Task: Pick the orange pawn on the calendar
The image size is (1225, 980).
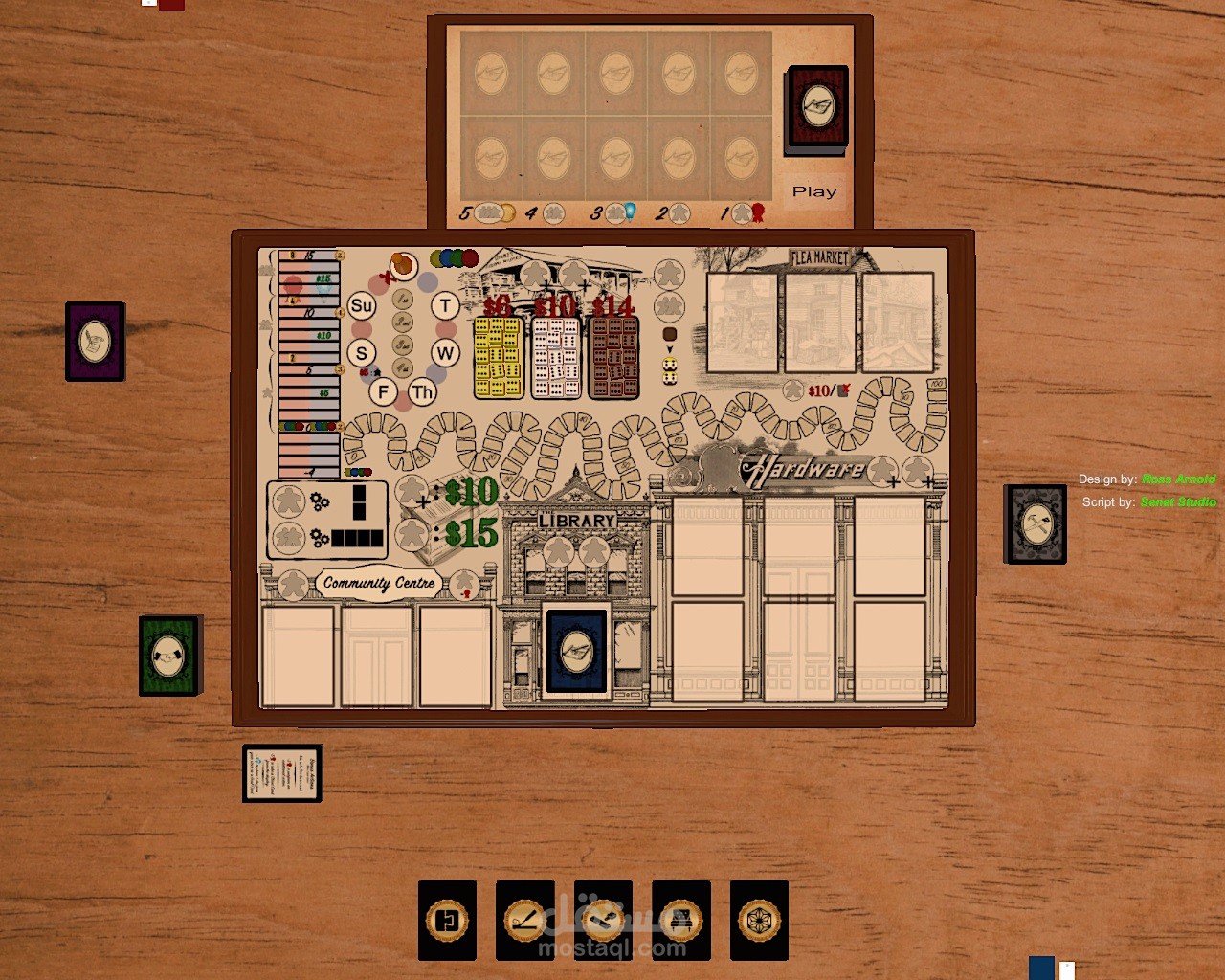Action: (x=403, y=264)
